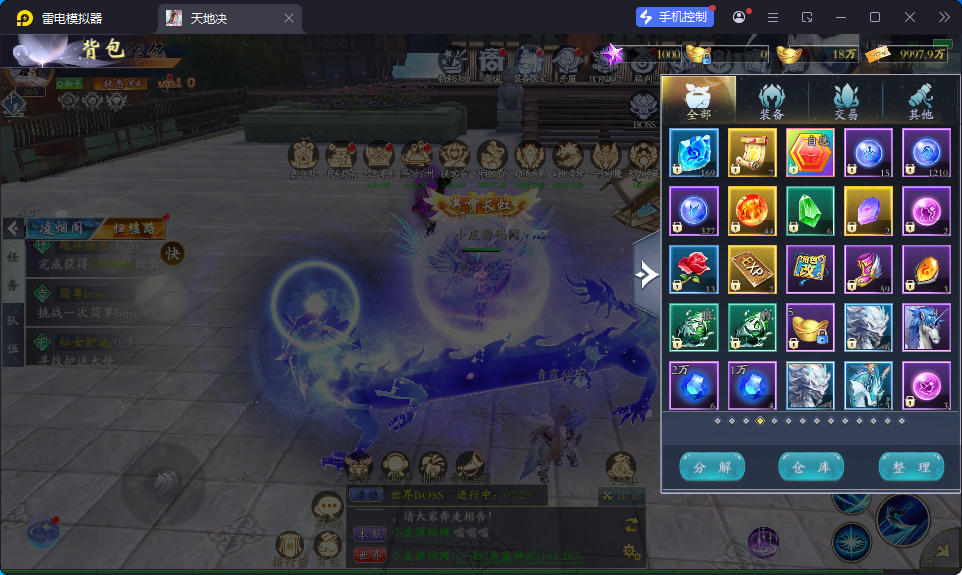Click the red fire orb item
The image size is (962, 575).
(752, 211)
